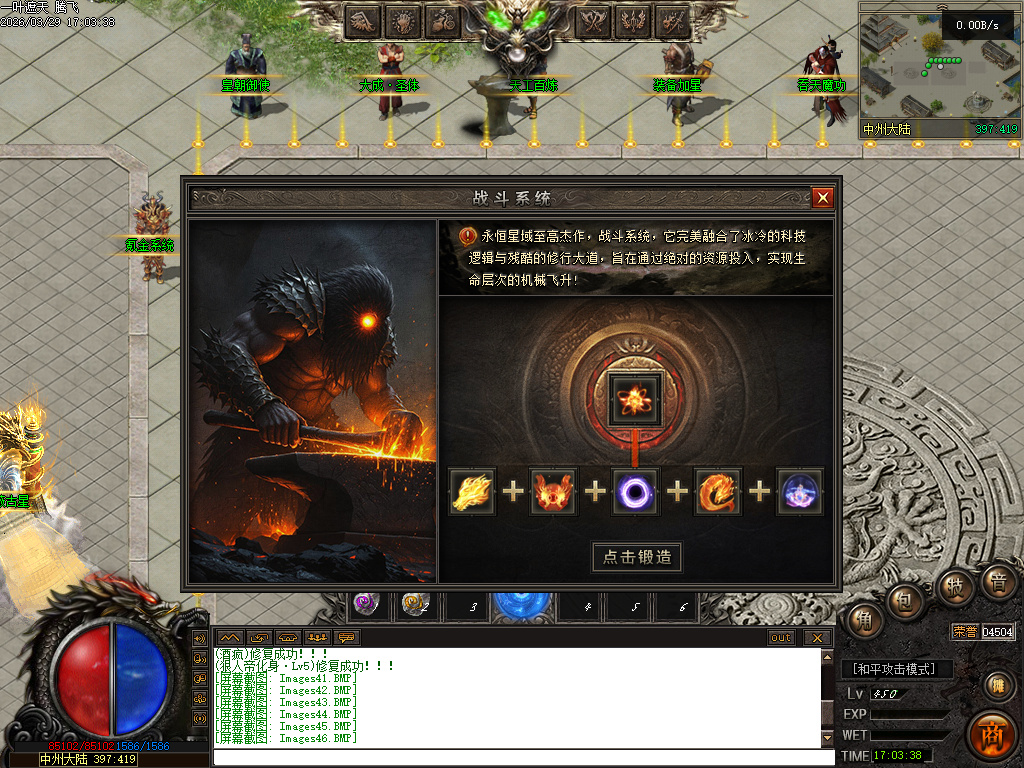Choose the purple black hole material slot

coord(636,492)
